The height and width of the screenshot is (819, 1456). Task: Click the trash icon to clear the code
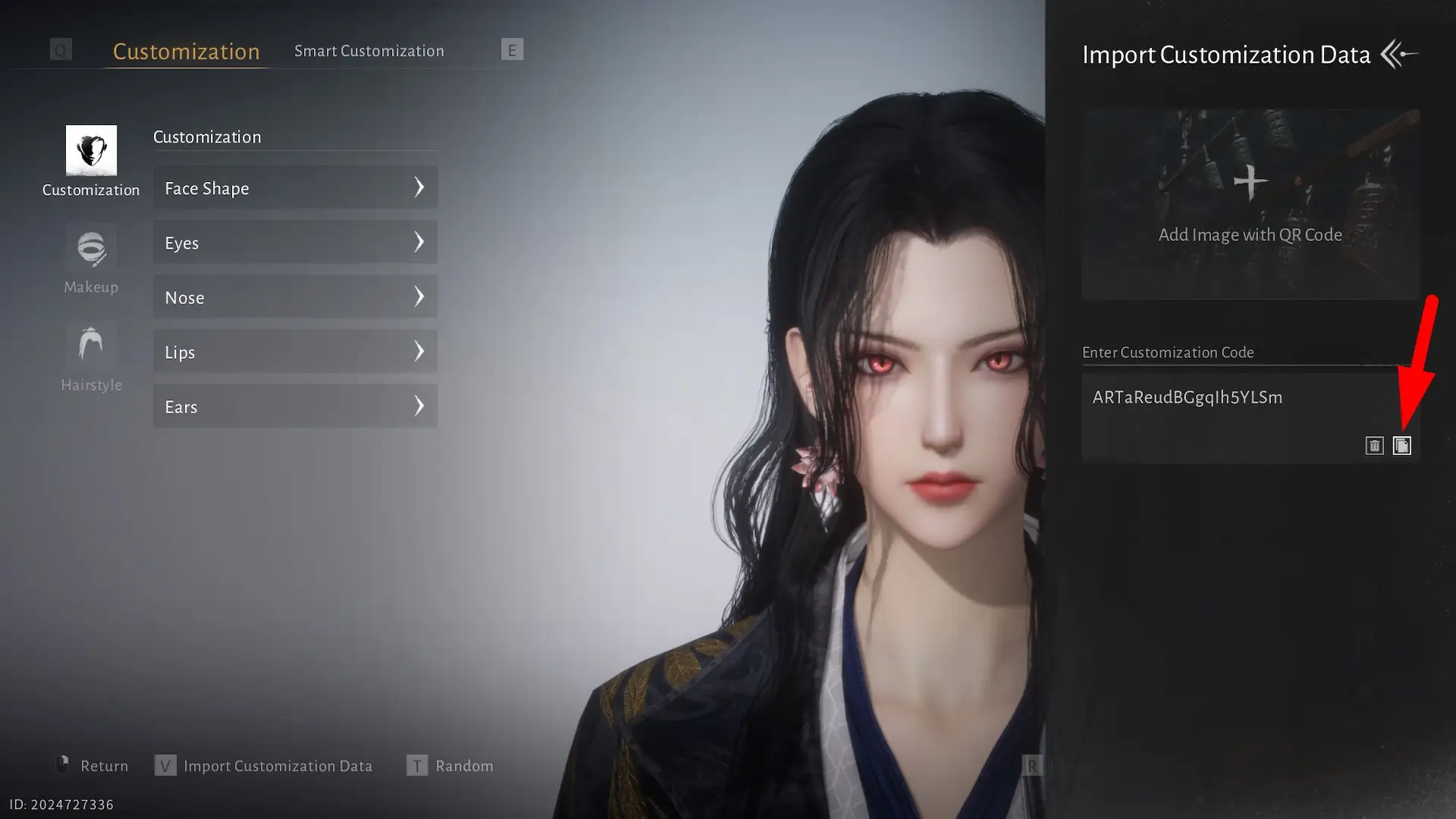click(x=1375, y=445)
